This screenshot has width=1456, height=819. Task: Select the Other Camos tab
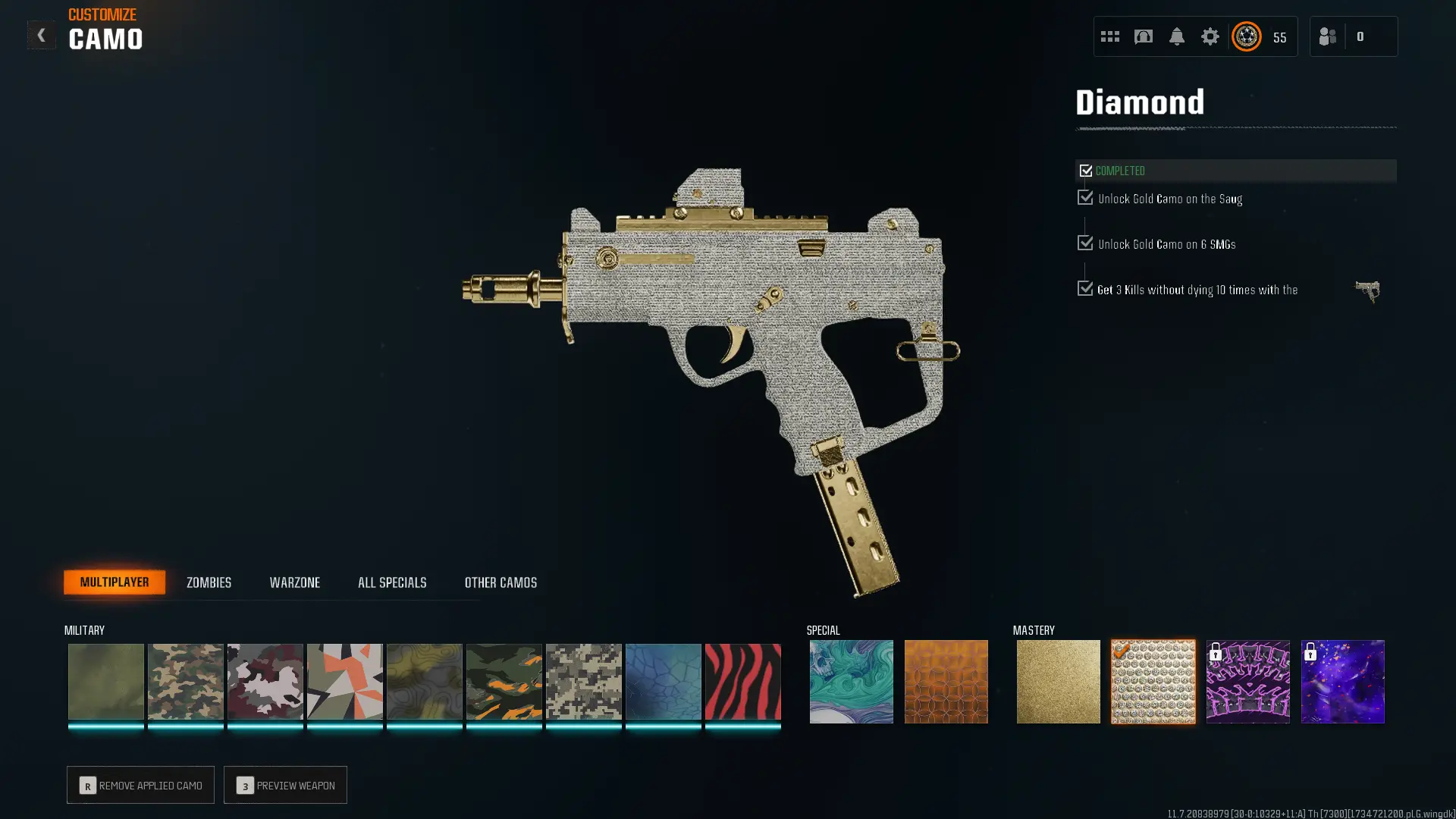500,582
